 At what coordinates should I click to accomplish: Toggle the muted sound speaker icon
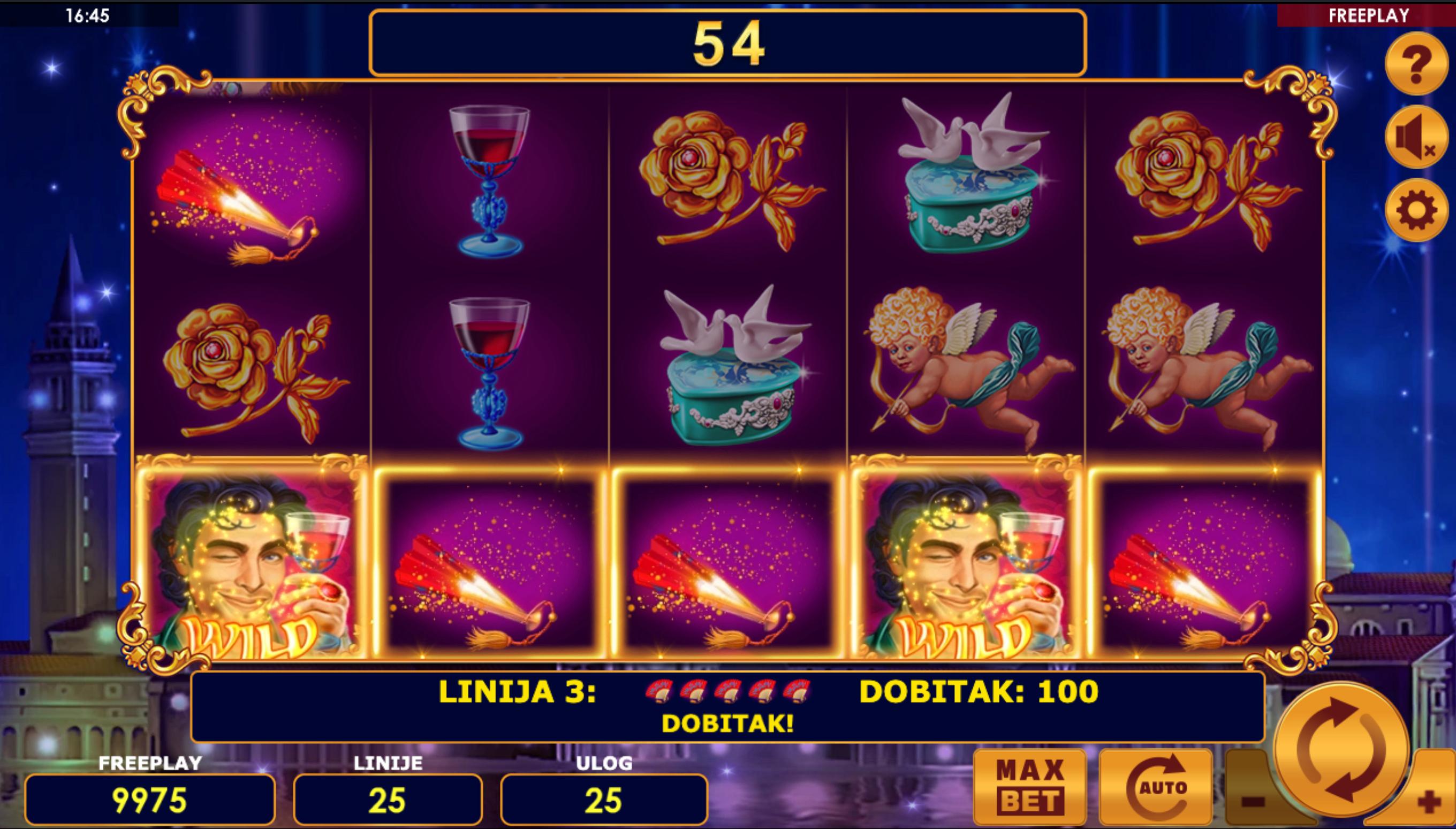[1416, 137]
